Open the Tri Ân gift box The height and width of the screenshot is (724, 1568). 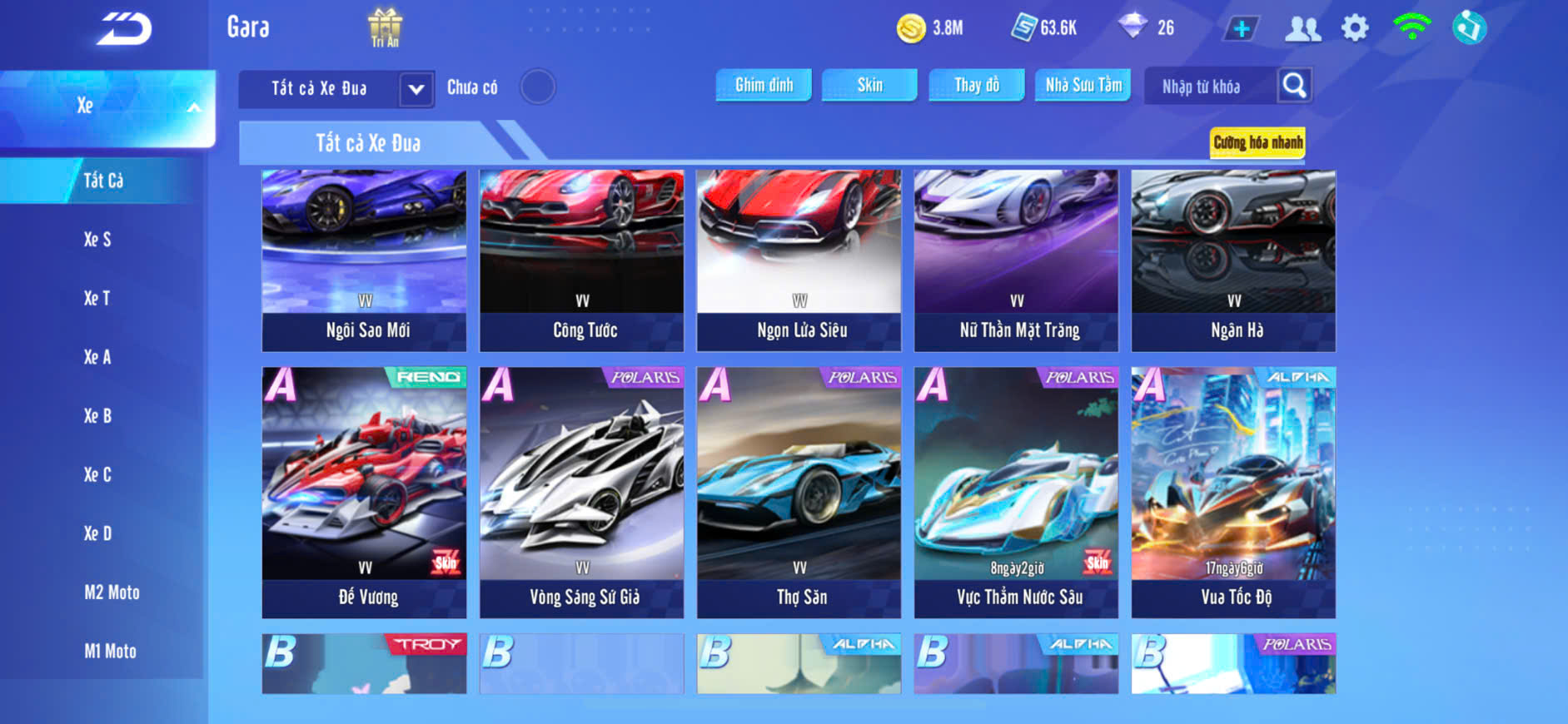[385, 27]
